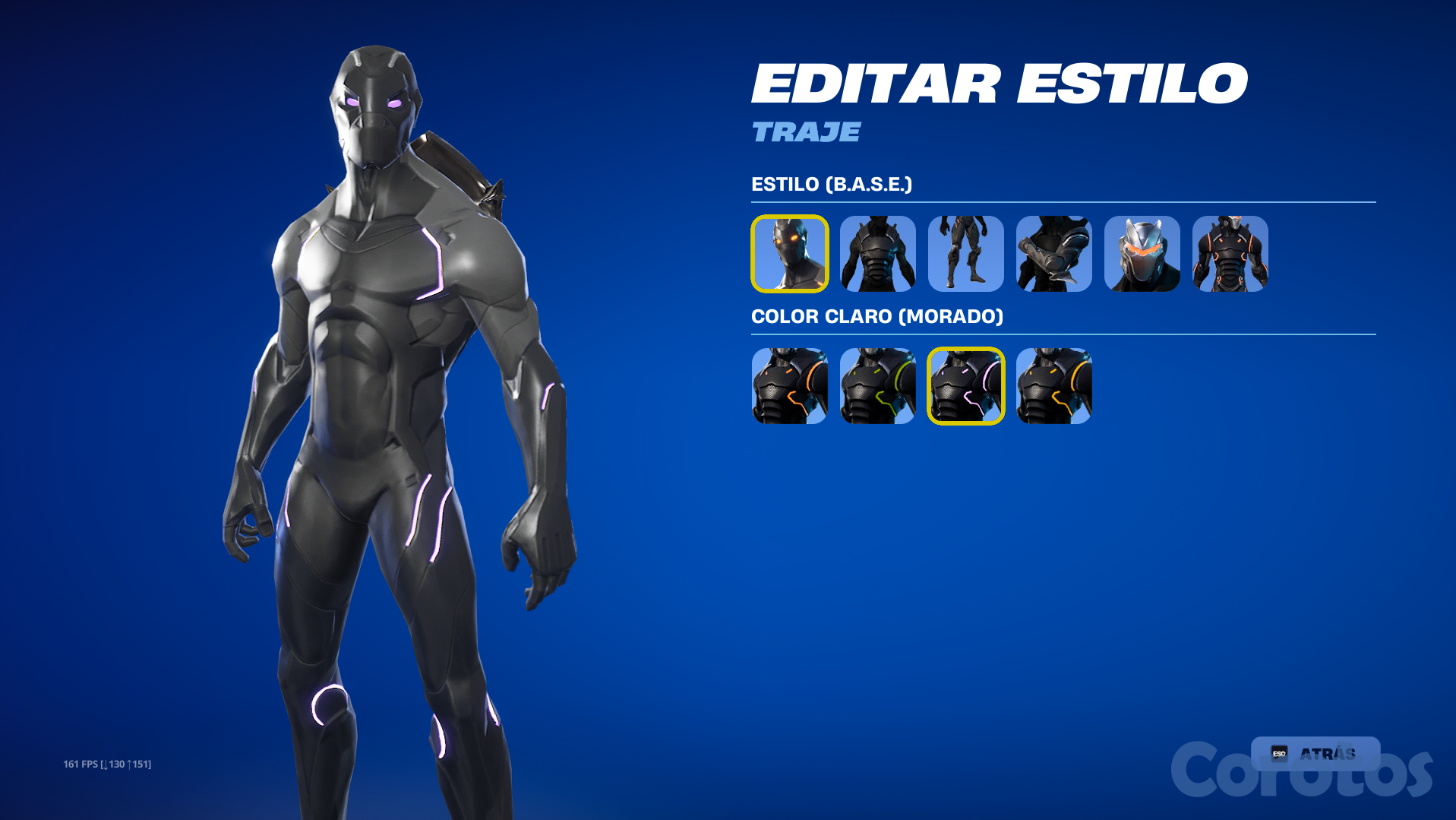Select the legs armor style variant
The width and height of the screenshot is (1456, 820).
coord(965,255)
